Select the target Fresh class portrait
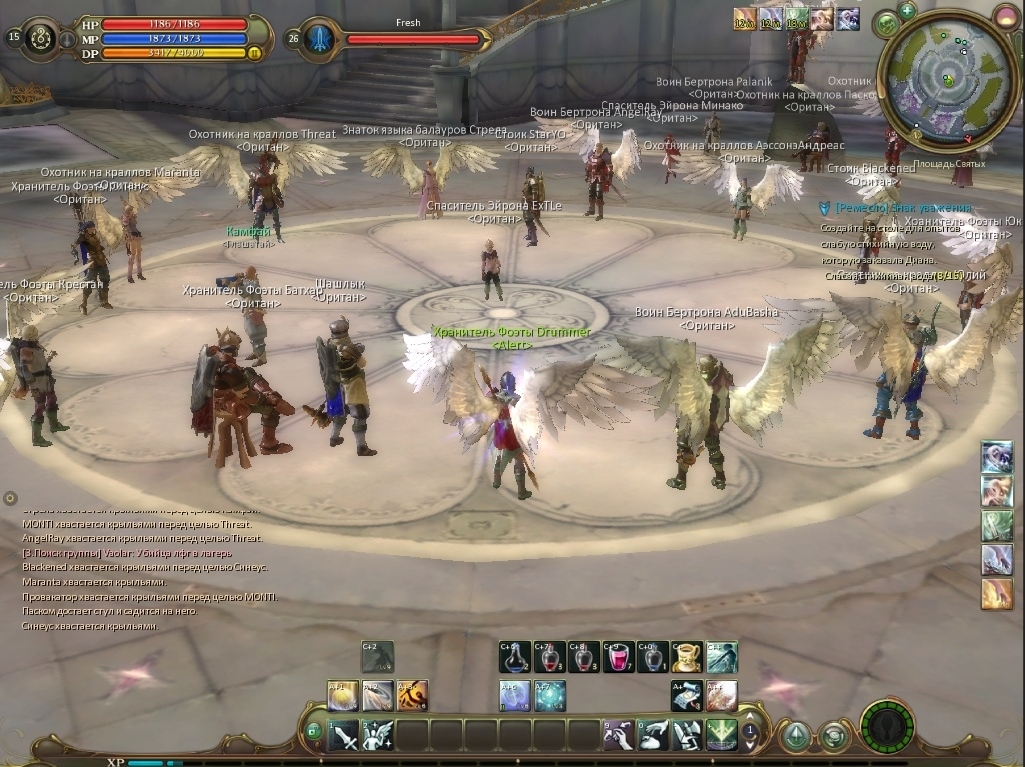The width and height of the screenshot is (1025, 767). [x=318, y=39]
